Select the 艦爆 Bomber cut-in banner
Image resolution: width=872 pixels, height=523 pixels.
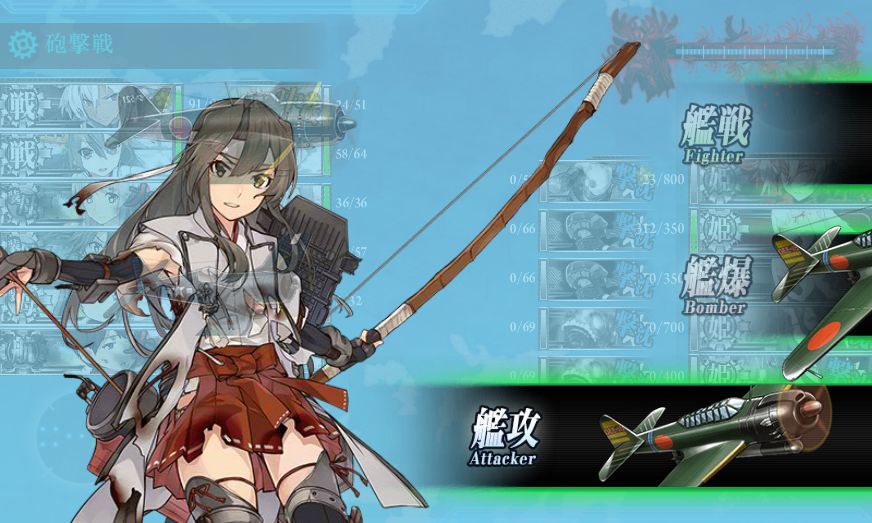716,284
